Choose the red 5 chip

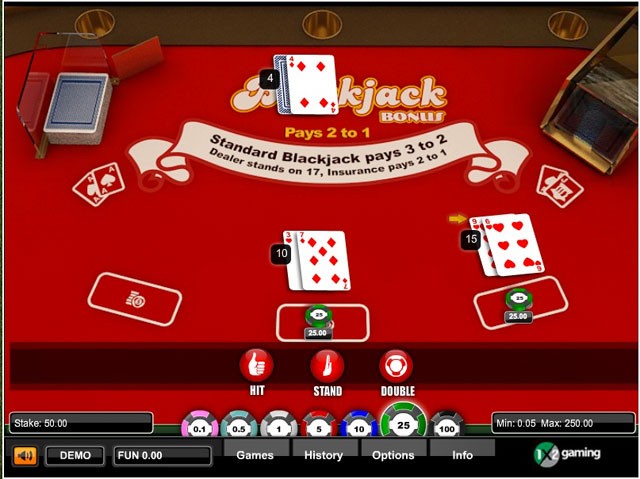pos(320,428)
